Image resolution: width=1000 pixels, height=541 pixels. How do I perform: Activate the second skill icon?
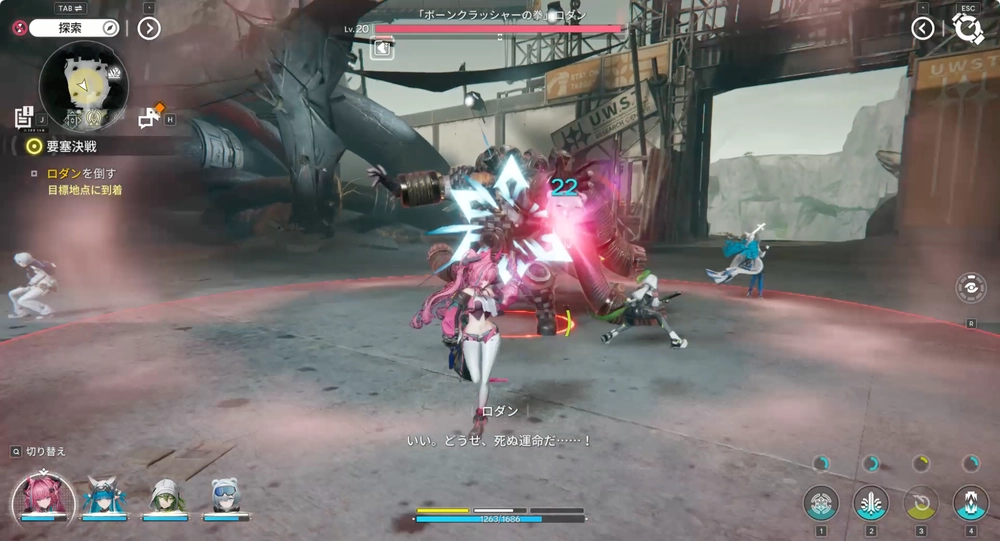(871, 502)
